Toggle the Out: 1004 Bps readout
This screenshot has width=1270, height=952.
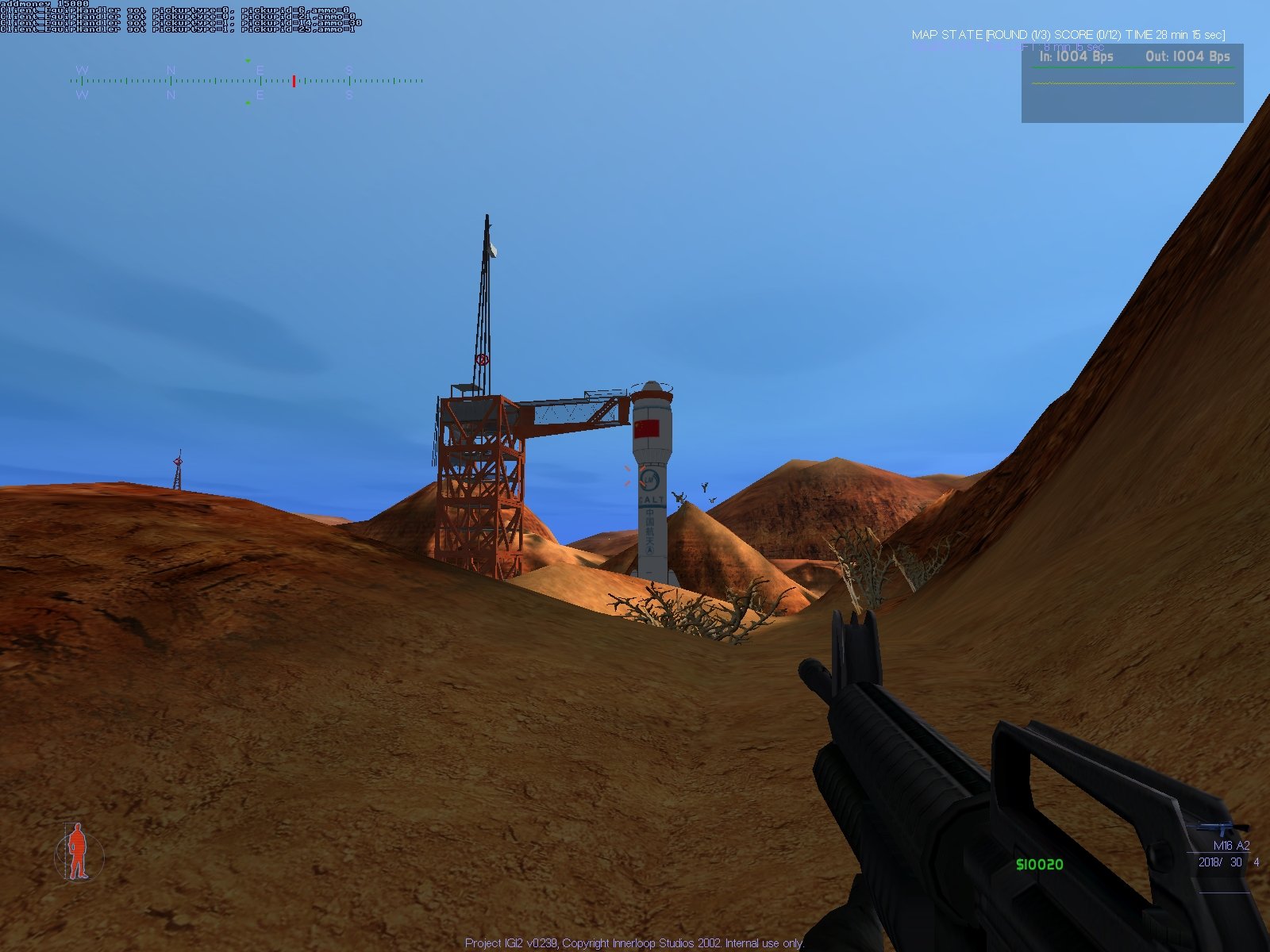(1186, 56)
